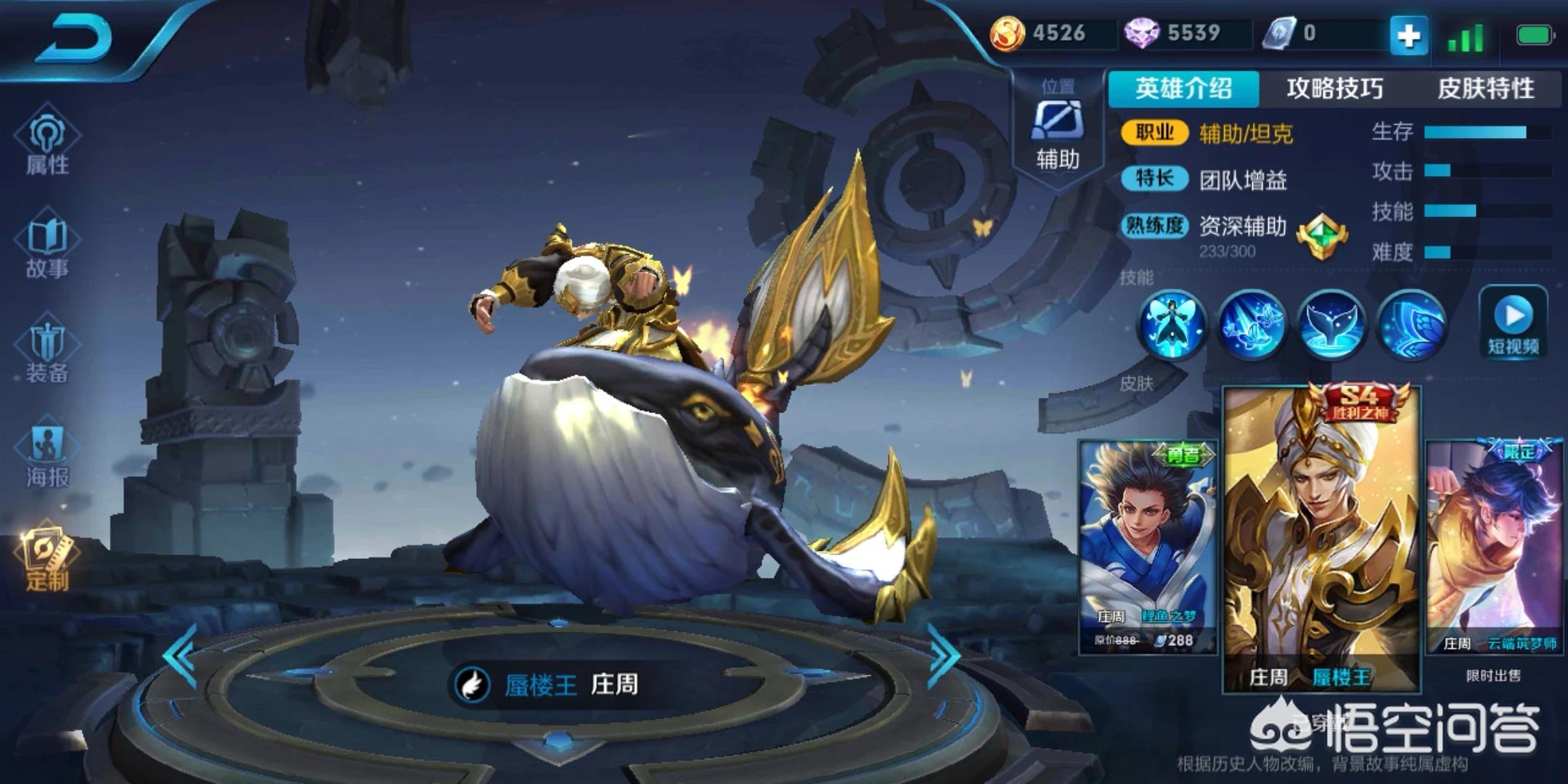Select the 云端筑梦师 limited skin thumbnail

click(1494, 546)
